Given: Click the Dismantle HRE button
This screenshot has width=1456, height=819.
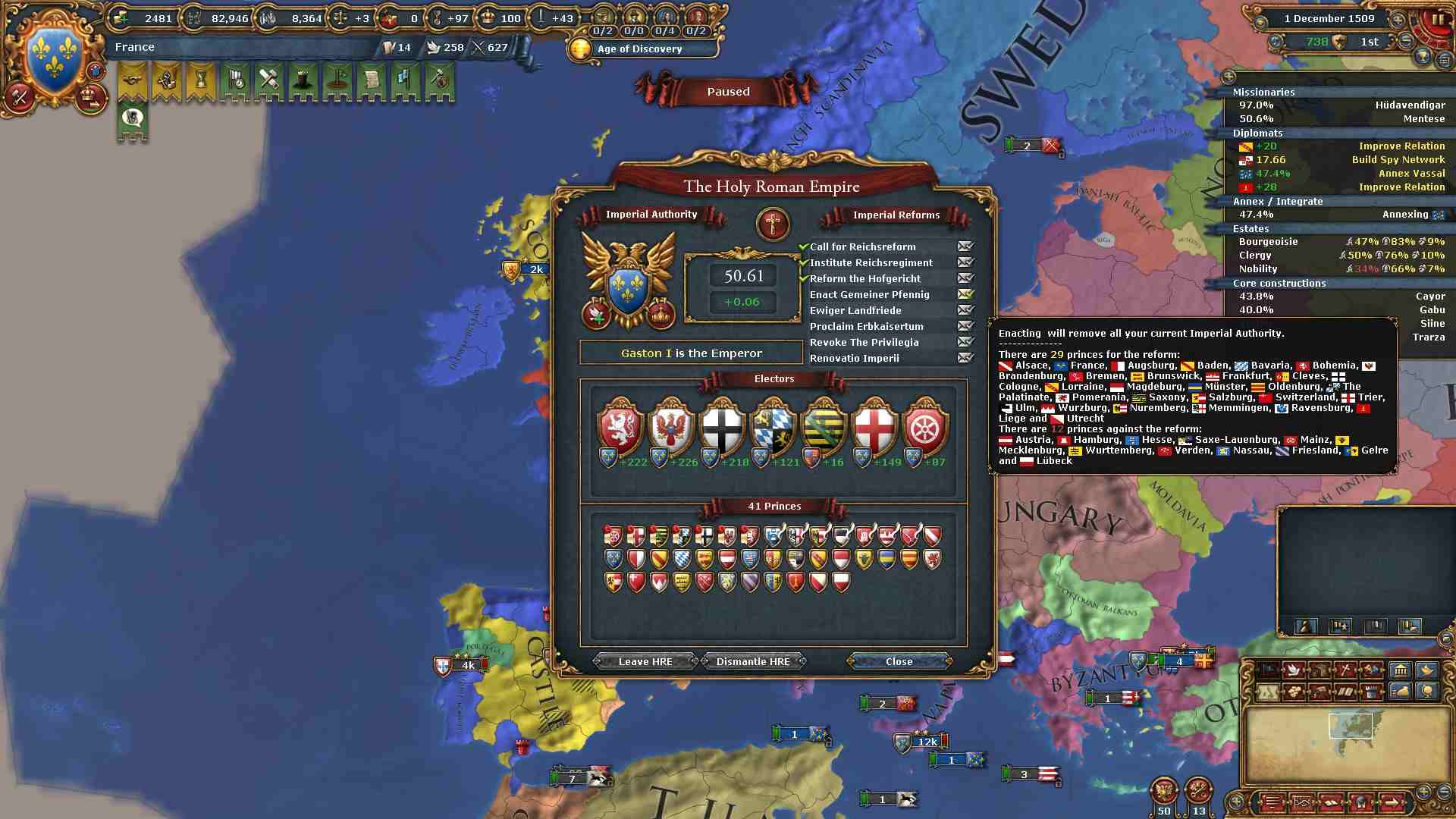Looking at the screenshot, I should 753,661.
